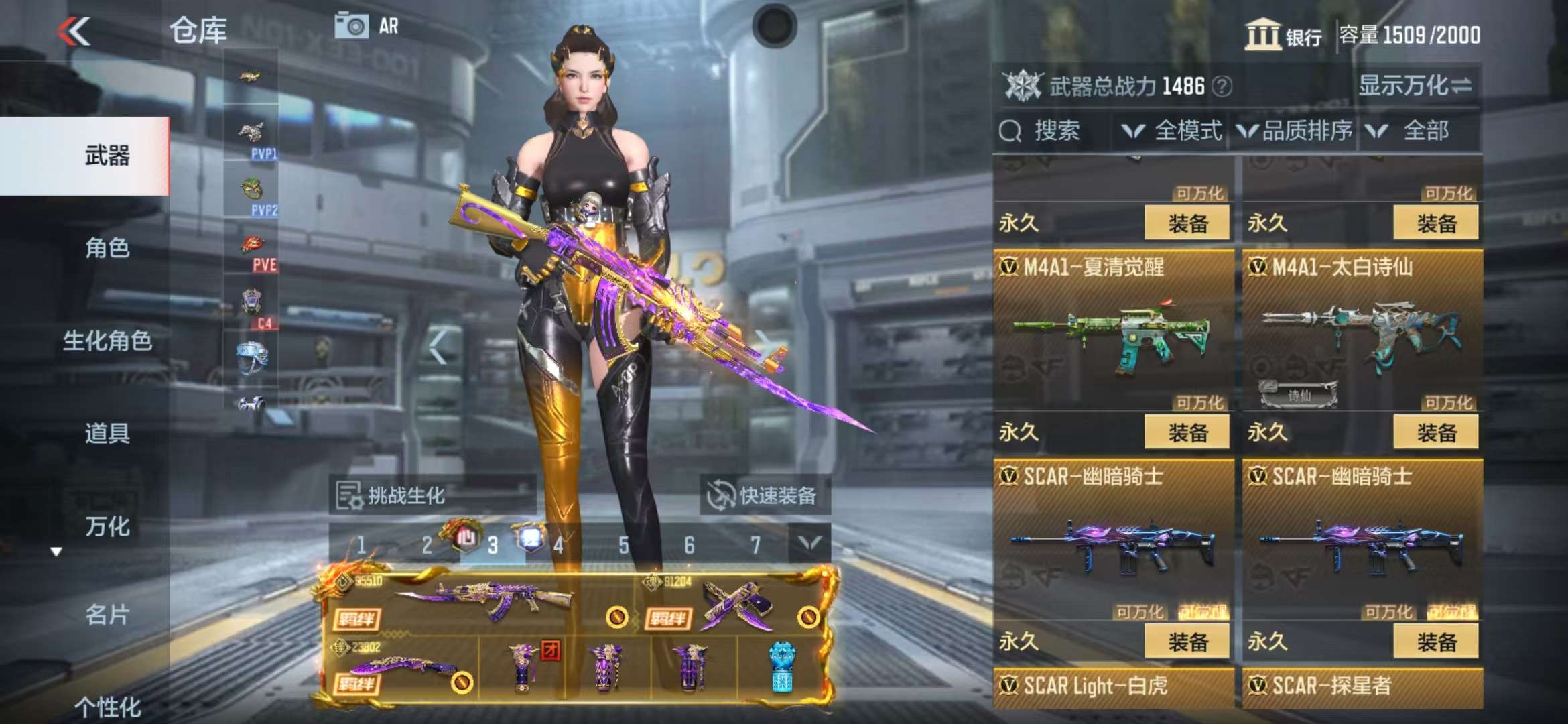Open the AR camera view
Image resolution: width=1568 pixels, height=724 pixels.
pyautogui.click(x=366, y=27)
